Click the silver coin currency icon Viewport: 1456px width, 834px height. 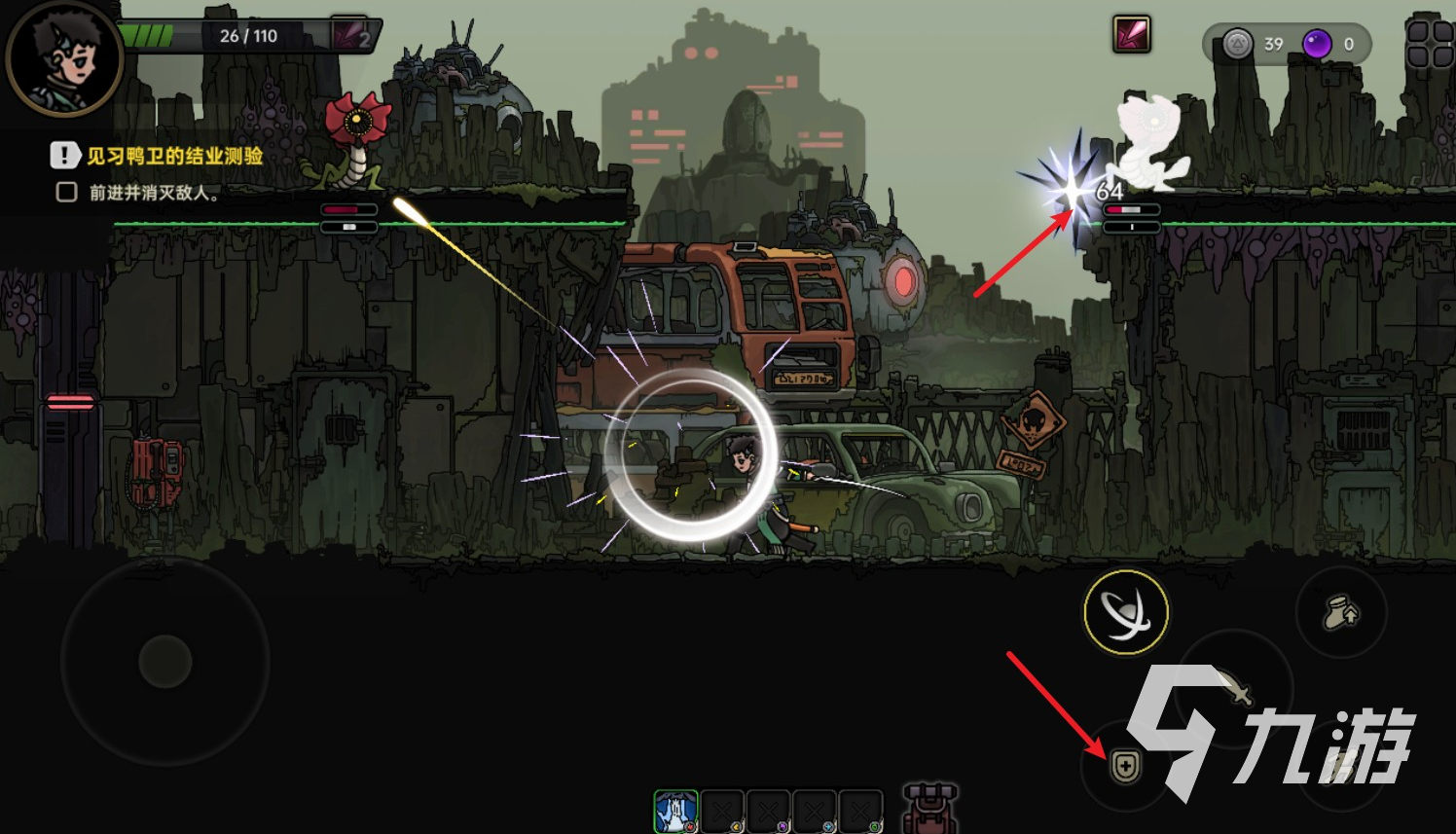[x=1237, y=44]
